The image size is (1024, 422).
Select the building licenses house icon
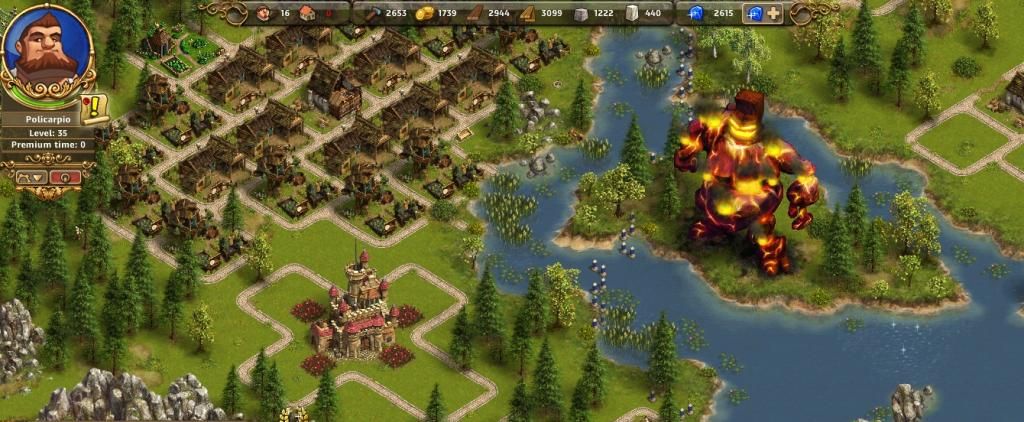306,13
